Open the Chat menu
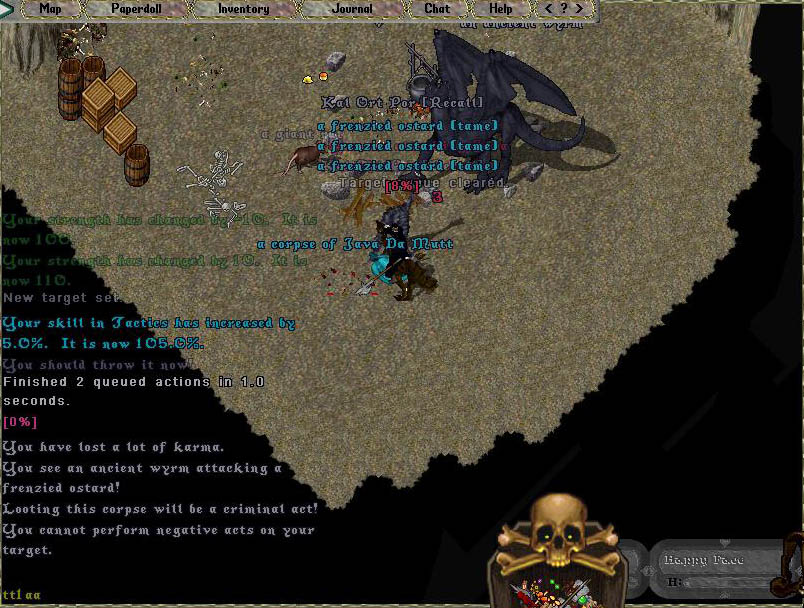 (x=437, y=9)
